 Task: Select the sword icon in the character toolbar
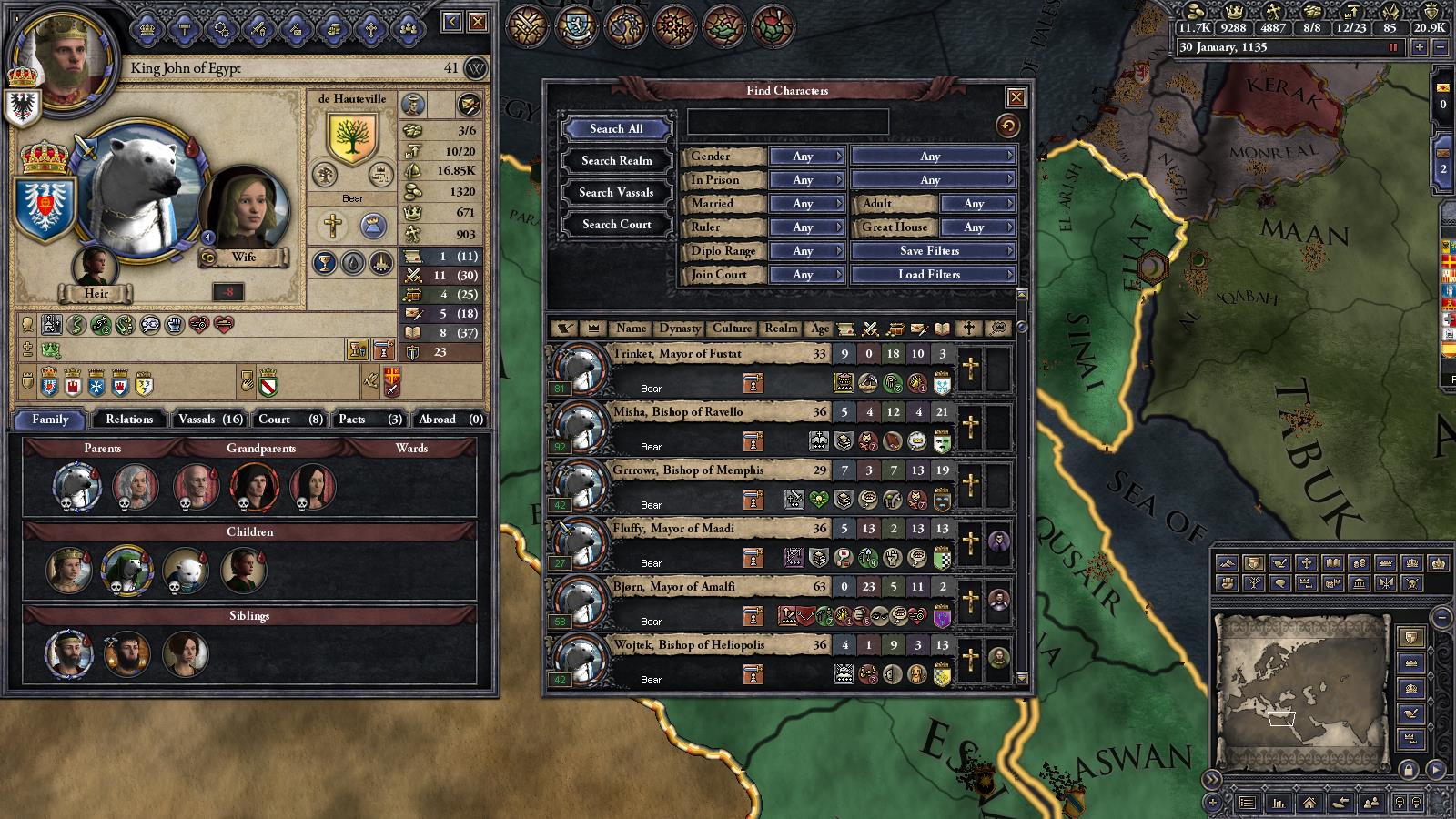(258, 30)
